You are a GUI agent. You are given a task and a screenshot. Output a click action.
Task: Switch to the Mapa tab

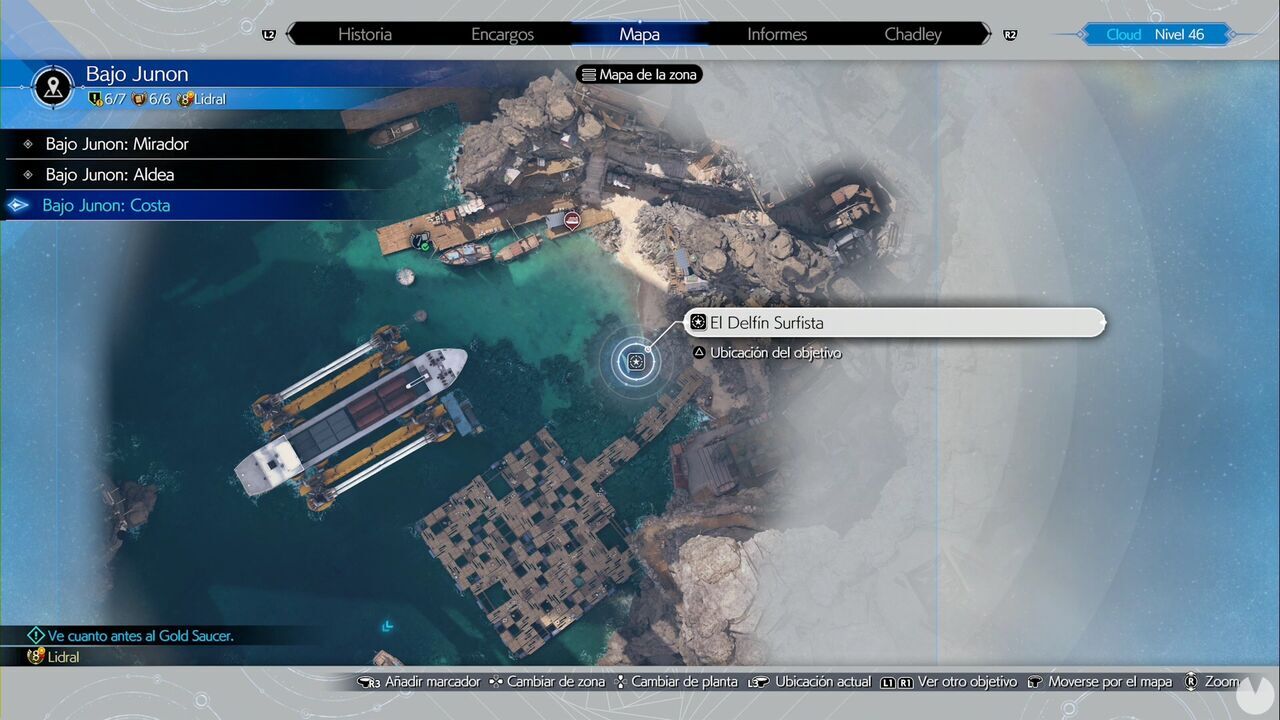(639, 34)
